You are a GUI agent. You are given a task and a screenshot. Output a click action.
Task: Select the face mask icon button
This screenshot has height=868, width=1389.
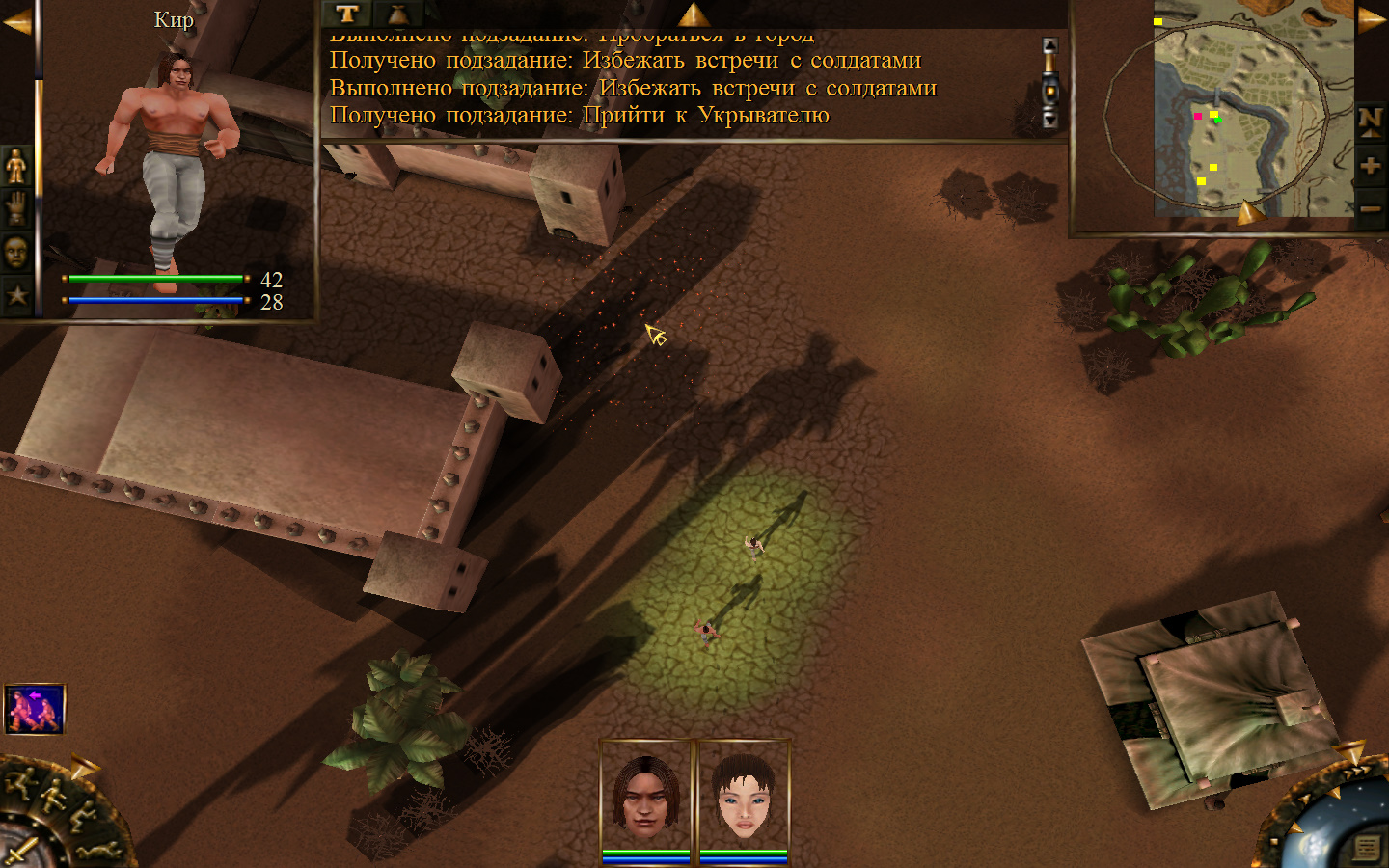16,252
